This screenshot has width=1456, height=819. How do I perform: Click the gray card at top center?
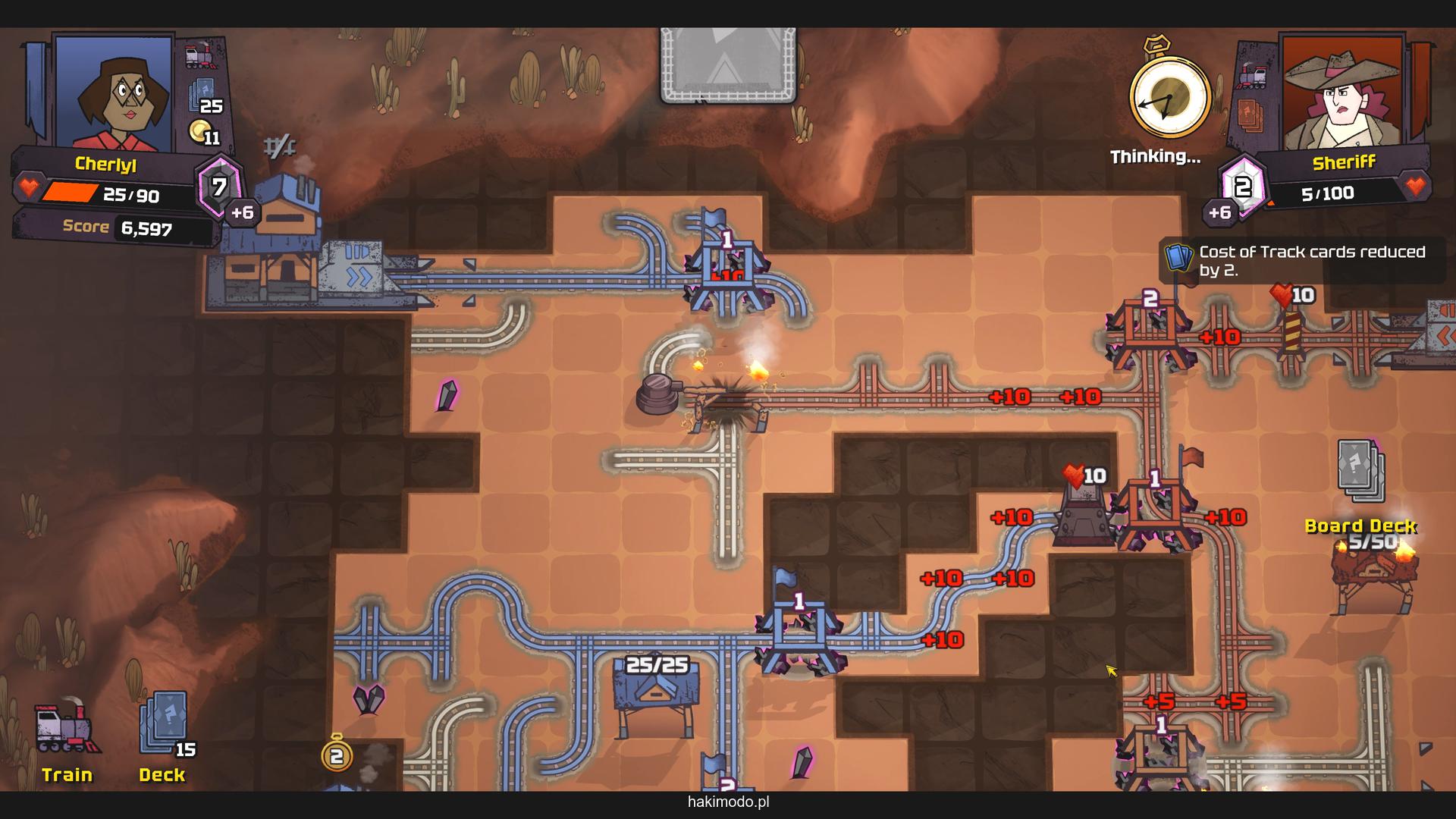pyautogui.click(x=728, y=64)
